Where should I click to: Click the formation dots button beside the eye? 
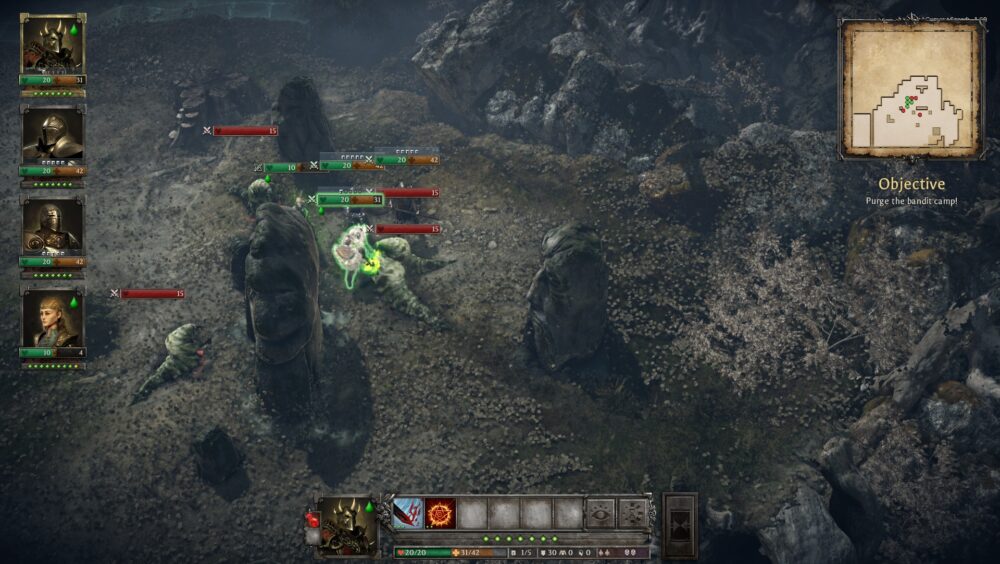pos(632,513)
